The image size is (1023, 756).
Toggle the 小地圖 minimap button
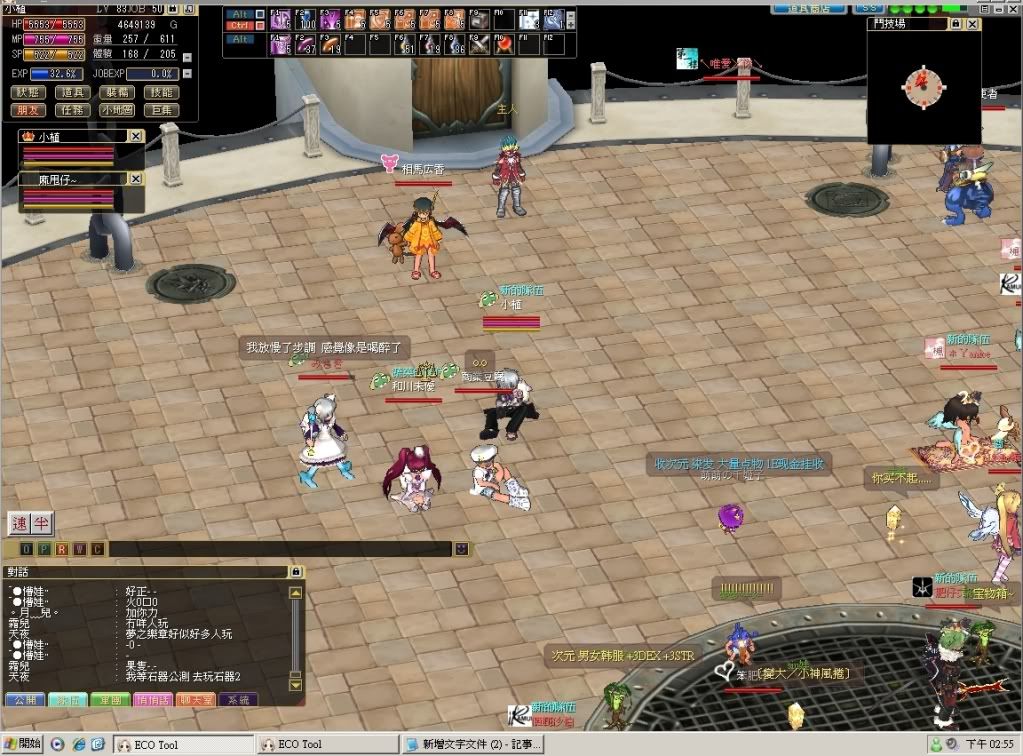pos(116,110)
